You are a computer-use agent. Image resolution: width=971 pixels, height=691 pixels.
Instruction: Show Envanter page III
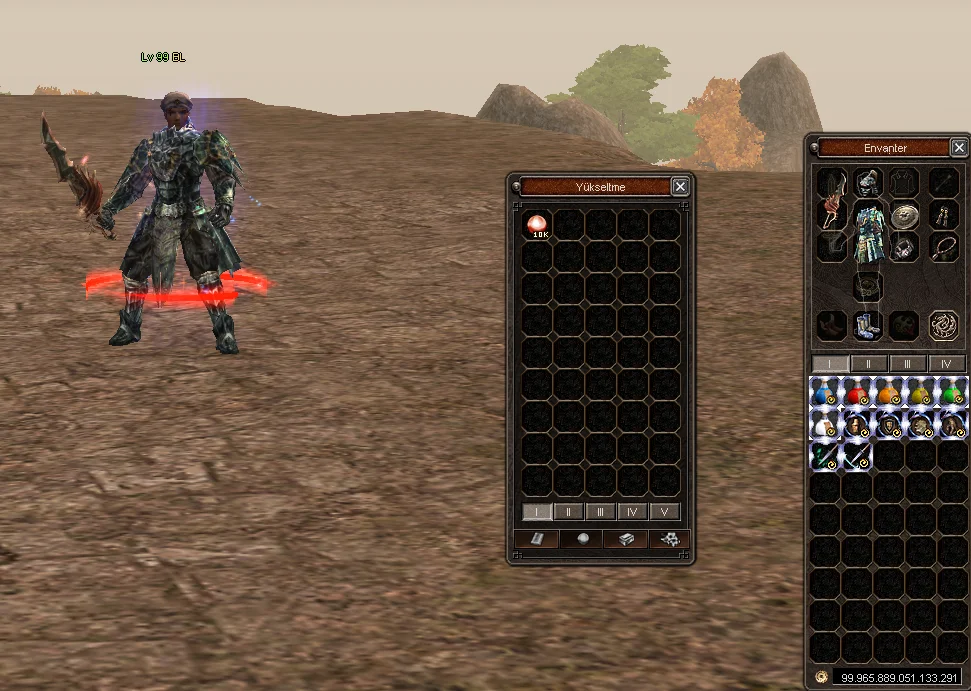pos(908,364)
